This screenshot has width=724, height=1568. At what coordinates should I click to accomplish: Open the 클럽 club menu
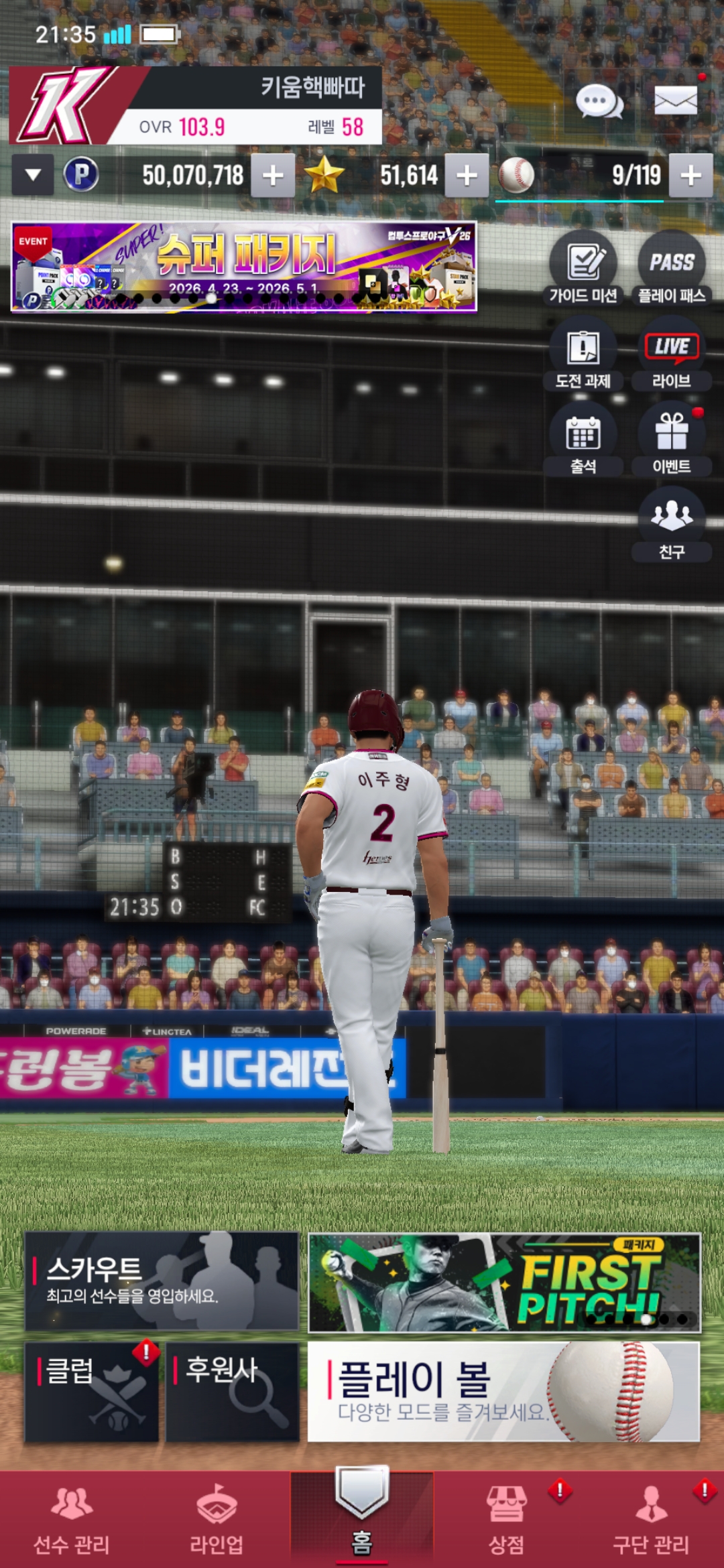click(x=92, y=1392)
